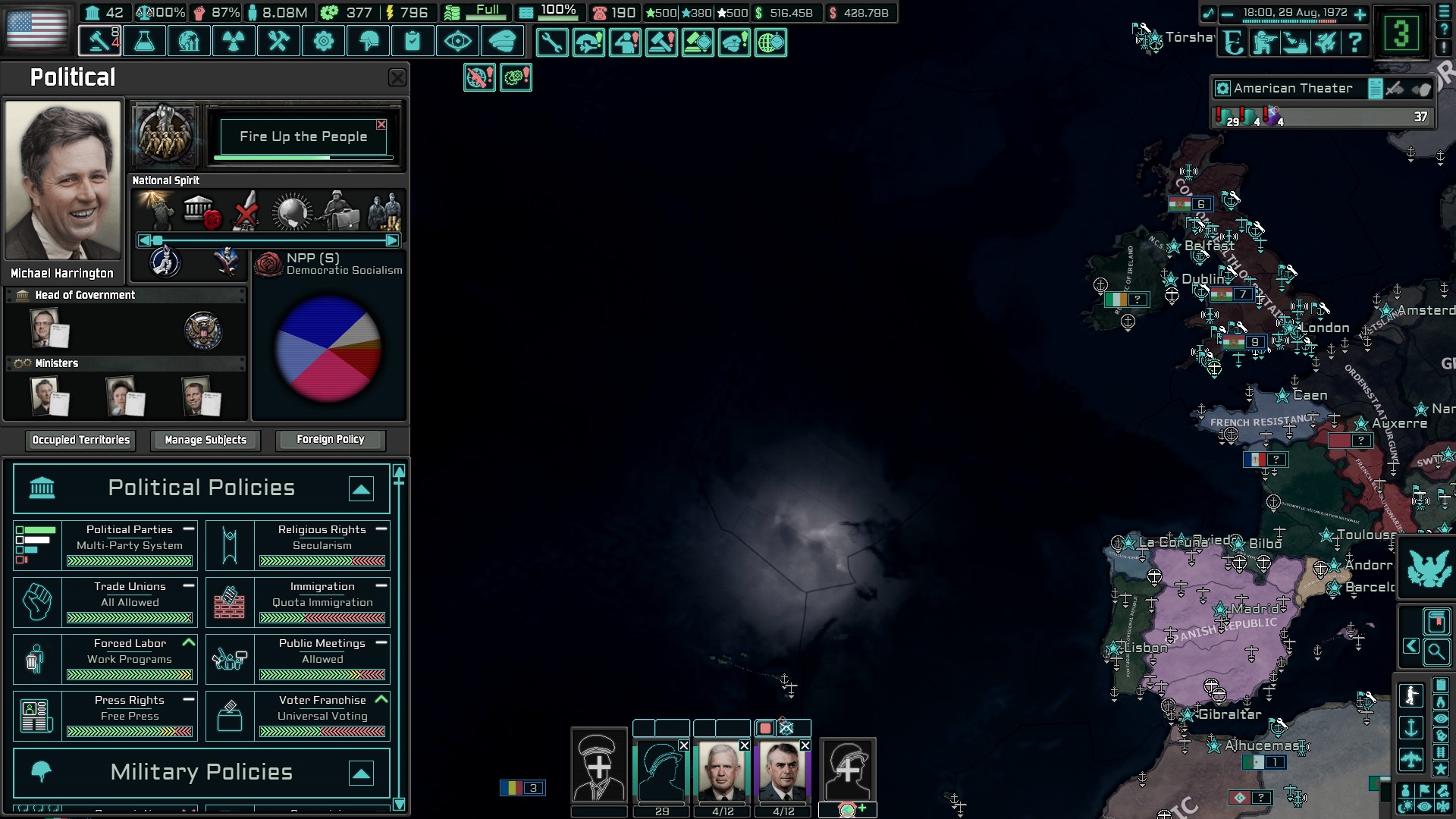This screenshot has width=1456, height=819.
Task: Select the Trade menu globe icon
Action: [x=189, y=41]
